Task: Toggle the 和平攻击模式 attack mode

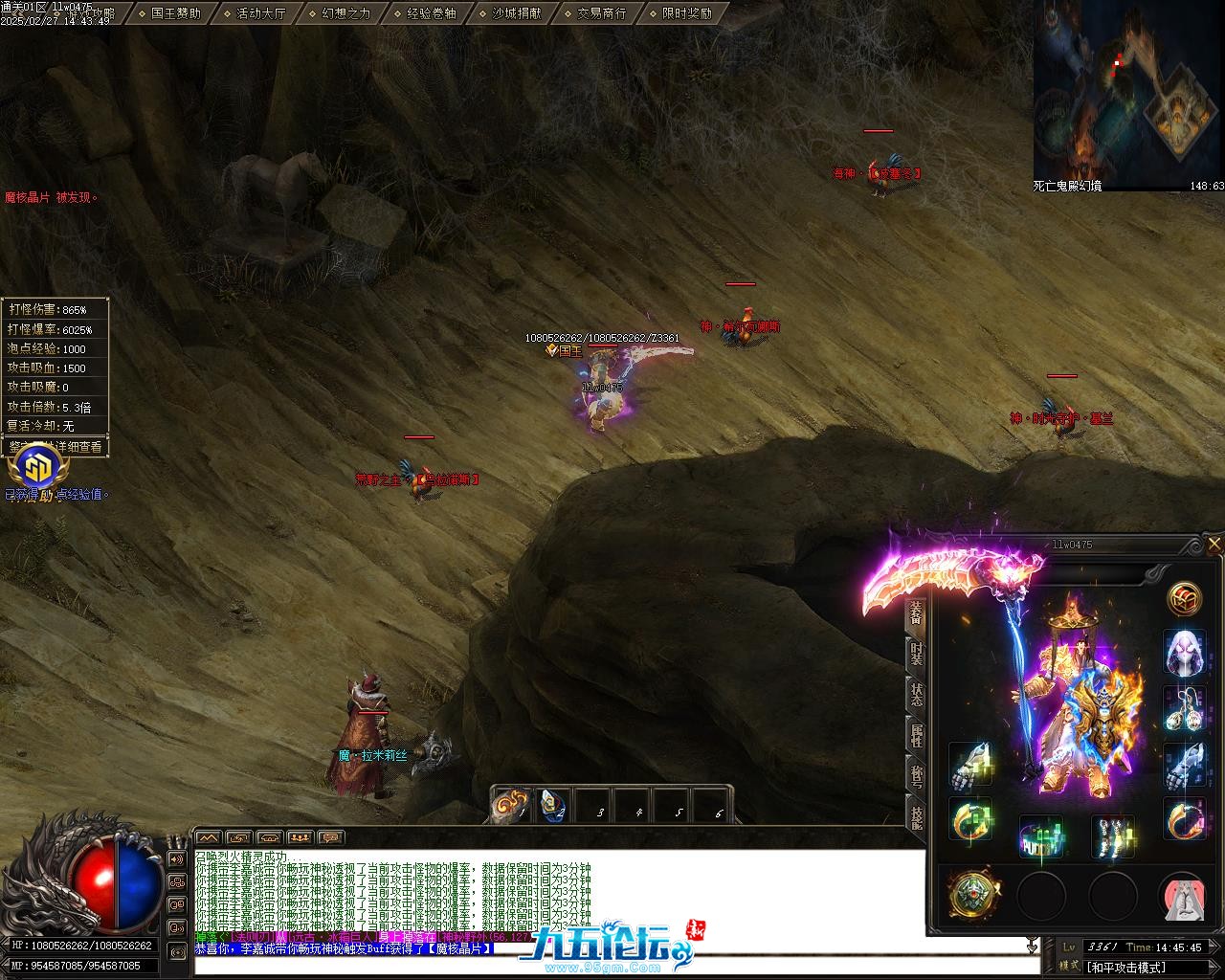Action: [x=1125, y=967]
